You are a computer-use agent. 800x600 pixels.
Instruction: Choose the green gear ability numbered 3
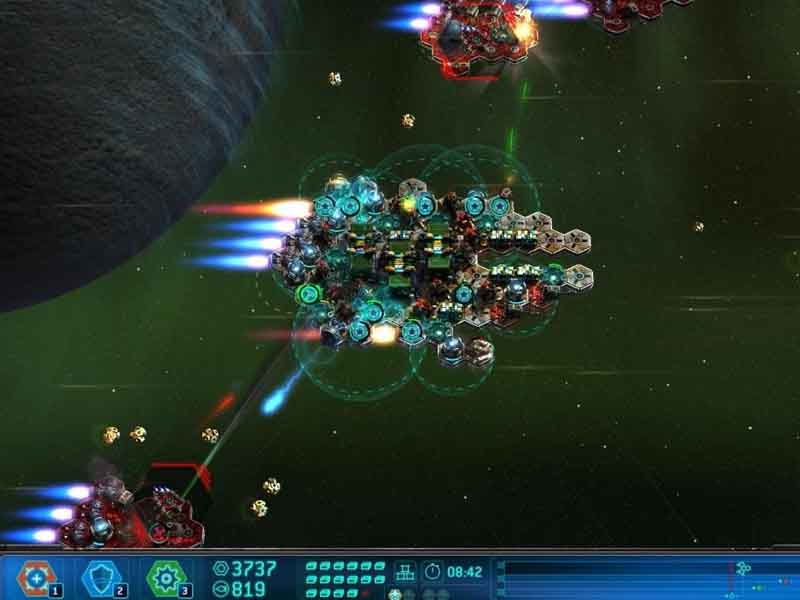(x=167, y=578)
